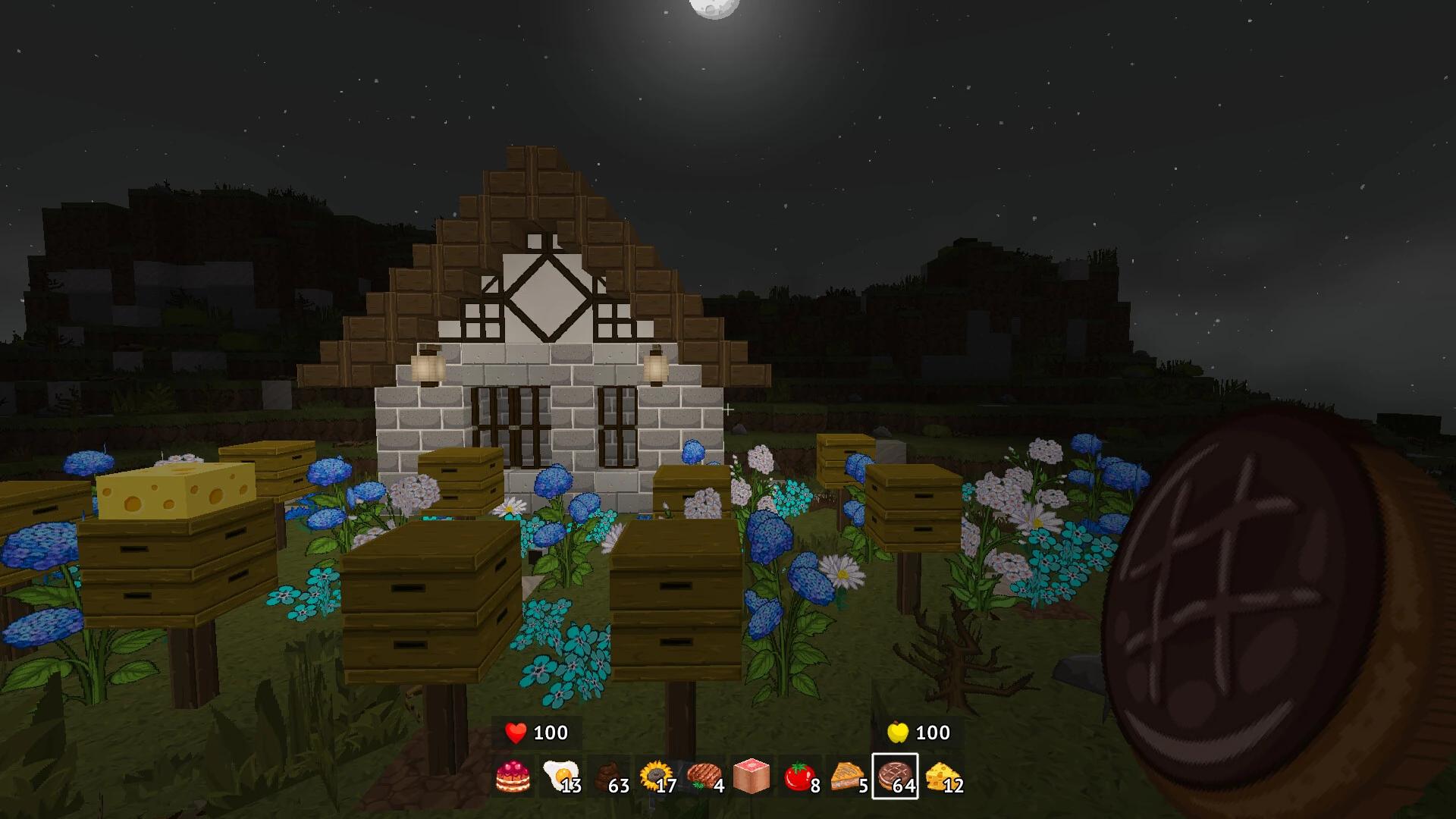Click the health value showing 100

553,733
